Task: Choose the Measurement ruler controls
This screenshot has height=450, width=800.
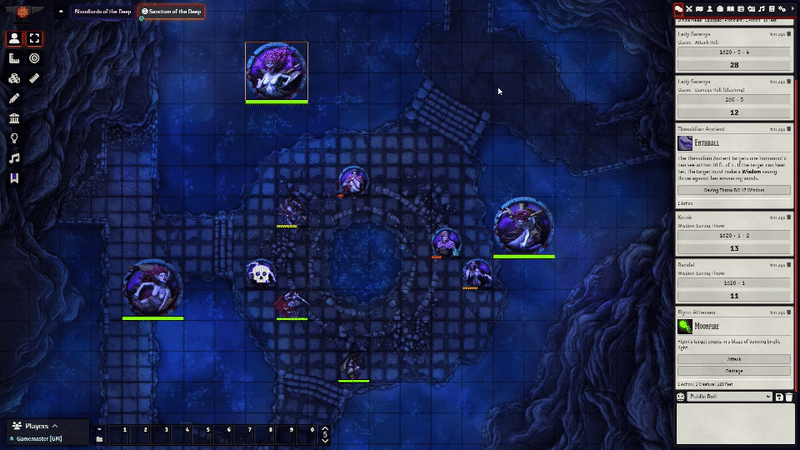Action: point(35,78)
